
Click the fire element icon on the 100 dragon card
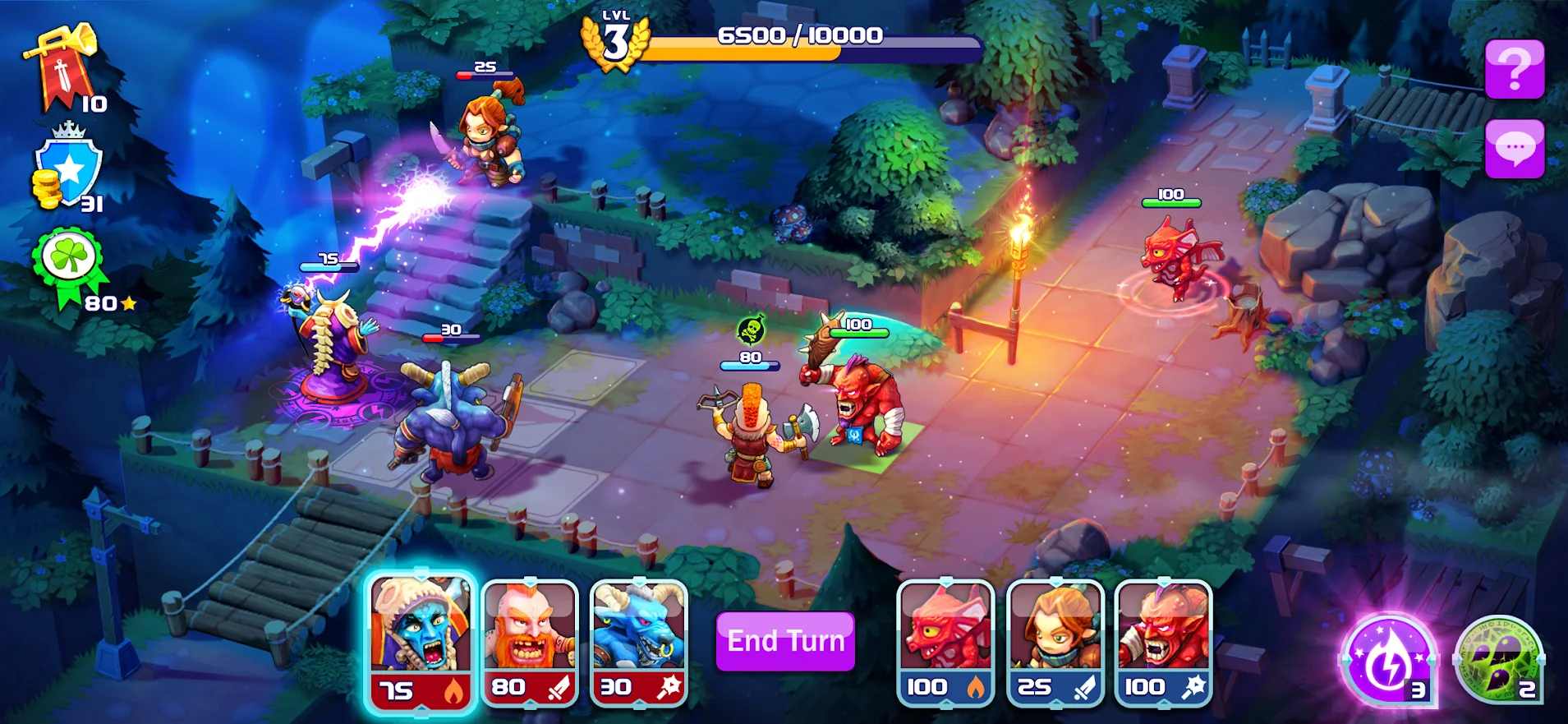973,689
